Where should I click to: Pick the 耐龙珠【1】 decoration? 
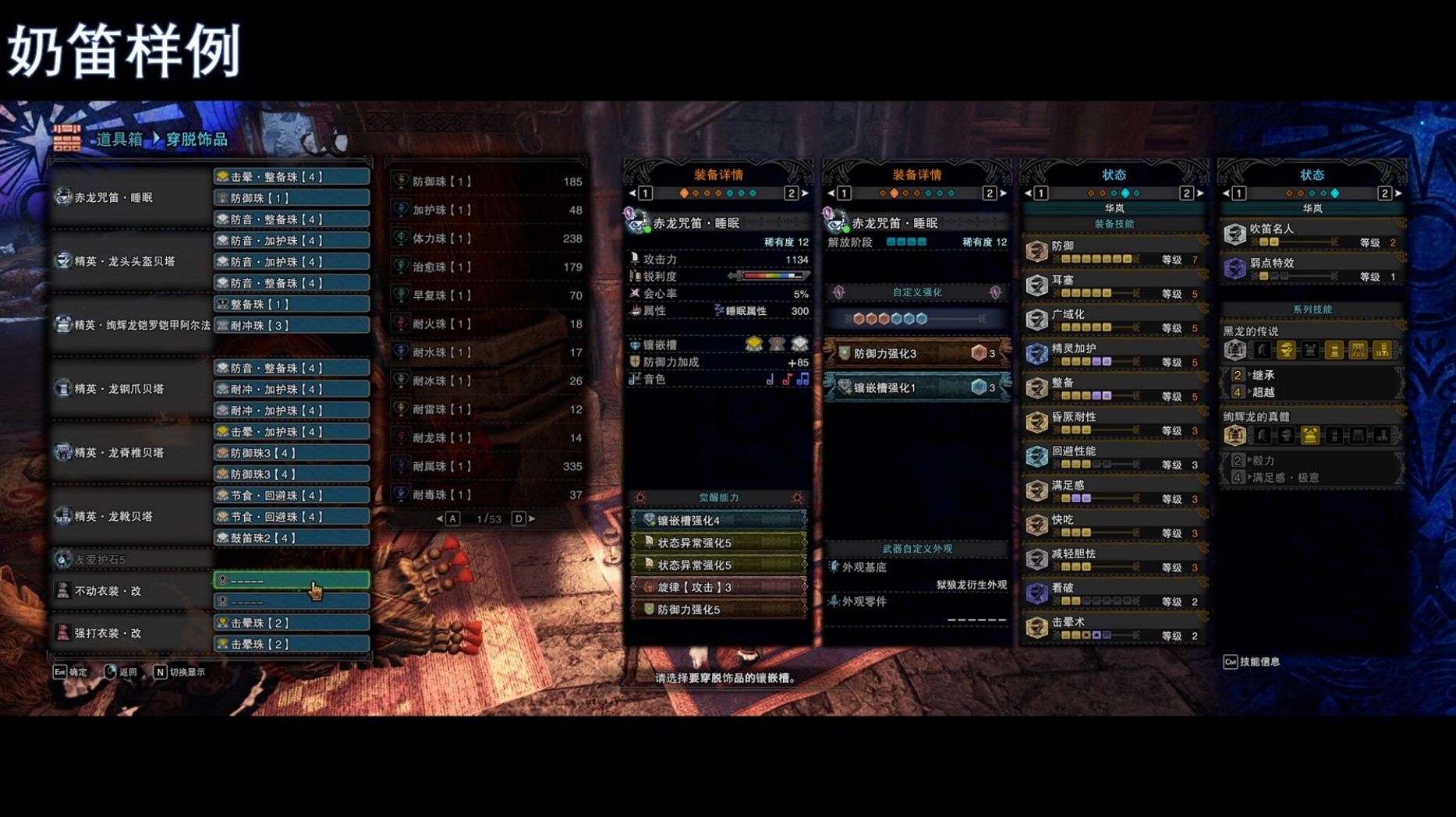pyautogui.click(x=487, y=437)
